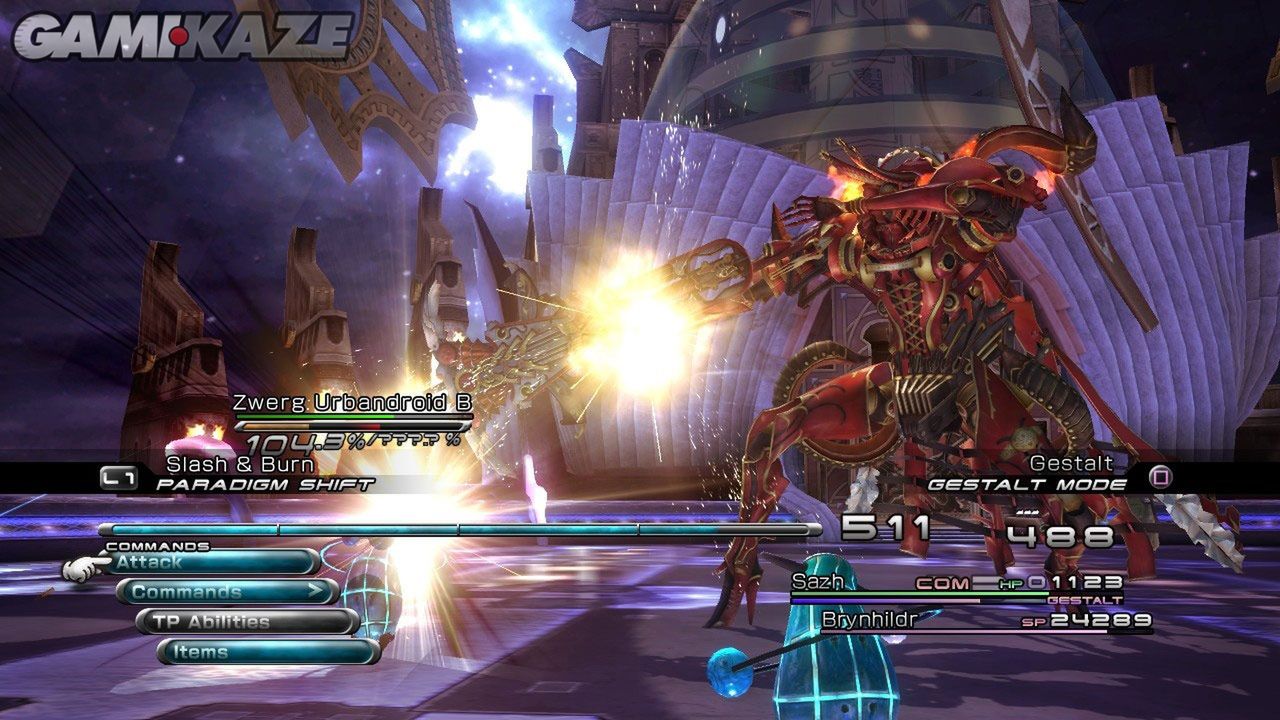Target the Zwerg Urbandroid B name label
The image size is (1280, 720).
[x=352, y=403]
